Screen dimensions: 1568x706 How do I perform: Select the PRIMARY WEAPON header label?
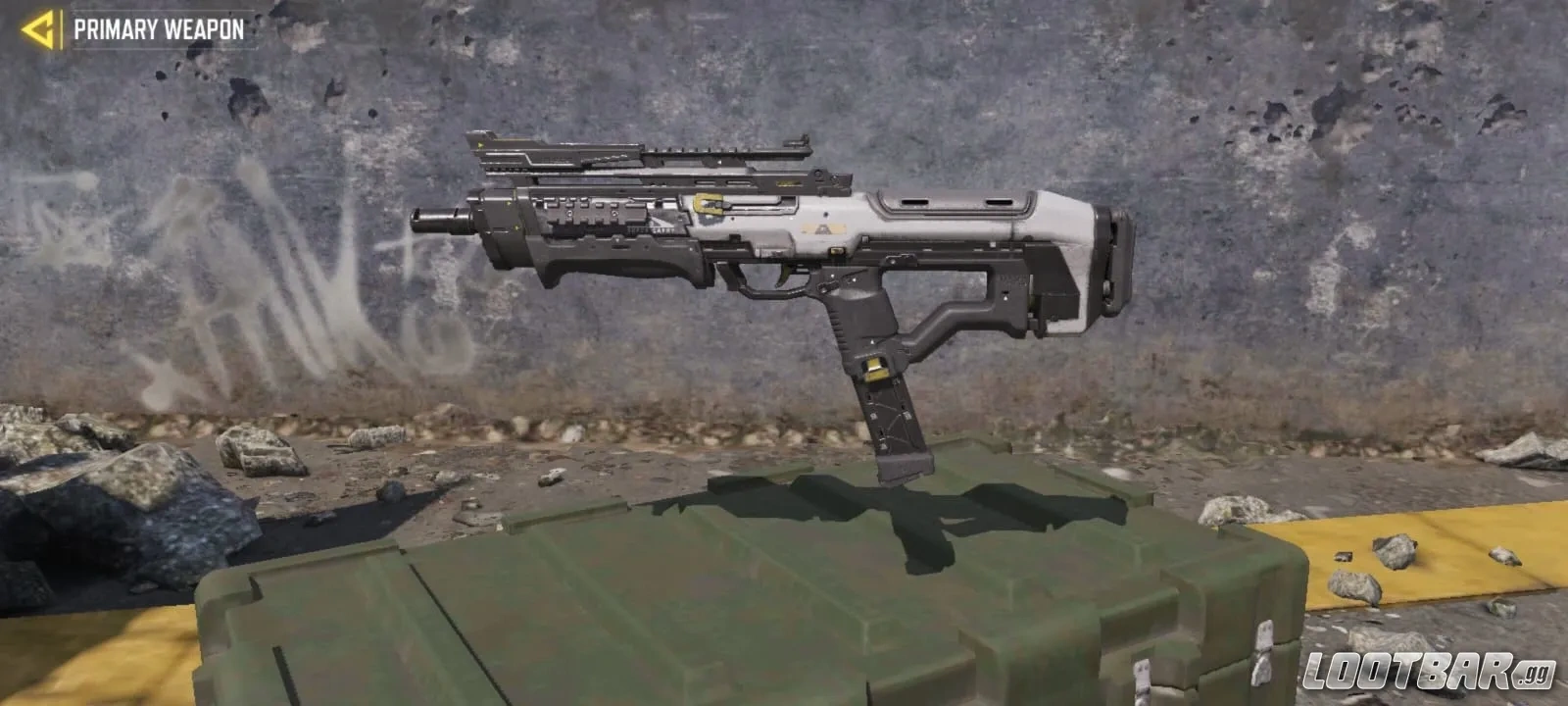160,28
